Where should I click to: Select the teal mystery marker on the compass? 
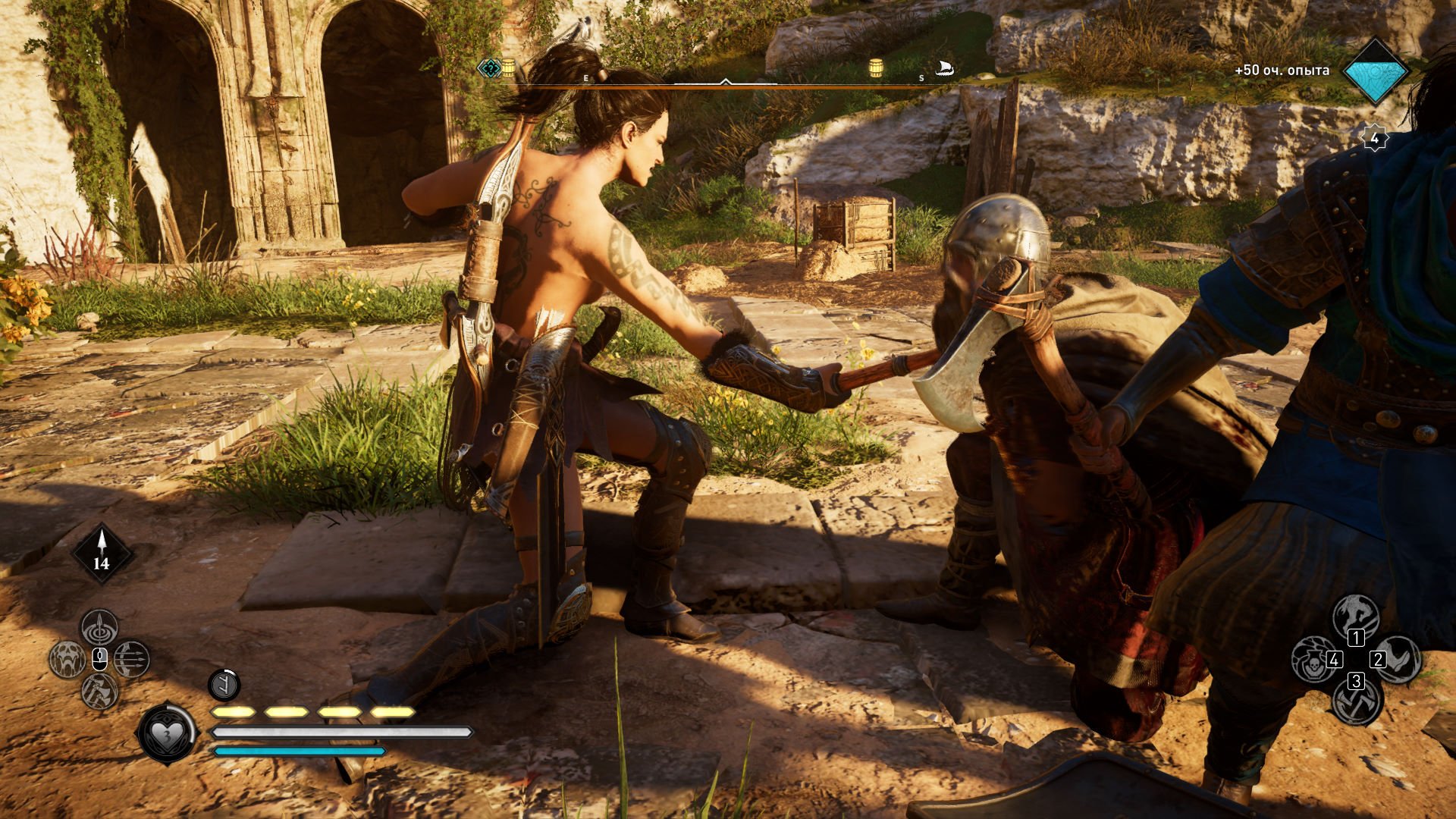[x=490, y=69]
